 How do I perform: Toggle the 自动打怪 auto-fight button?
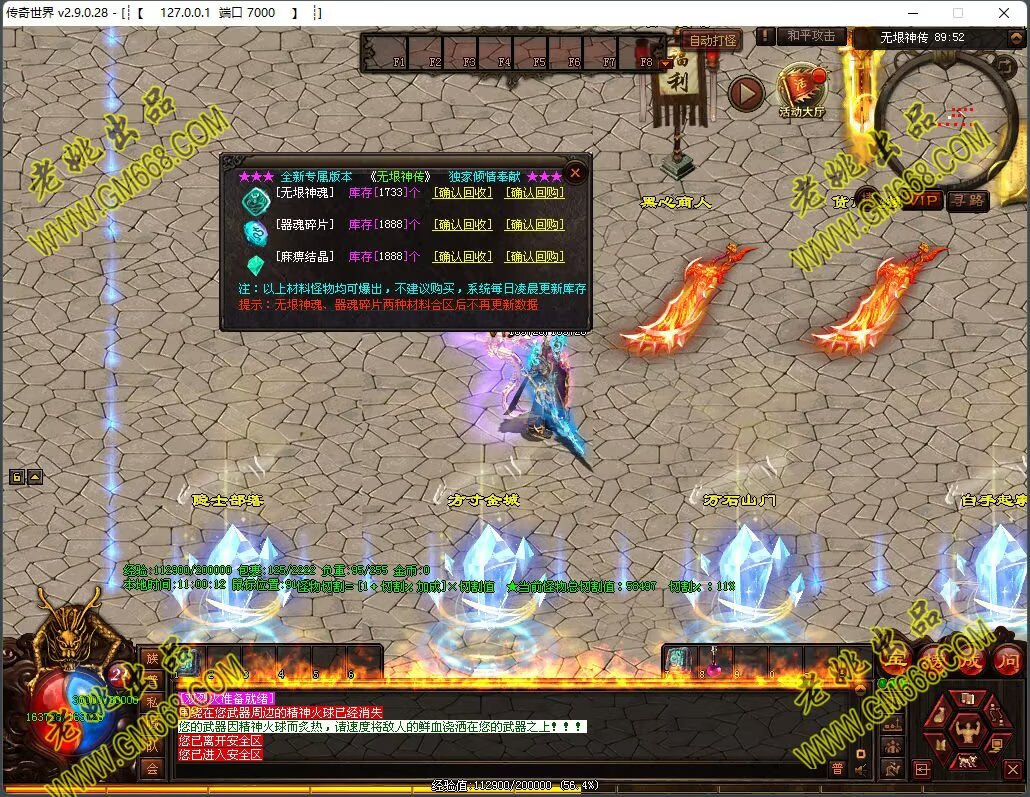pyautogui.click(x=713, y=40)
